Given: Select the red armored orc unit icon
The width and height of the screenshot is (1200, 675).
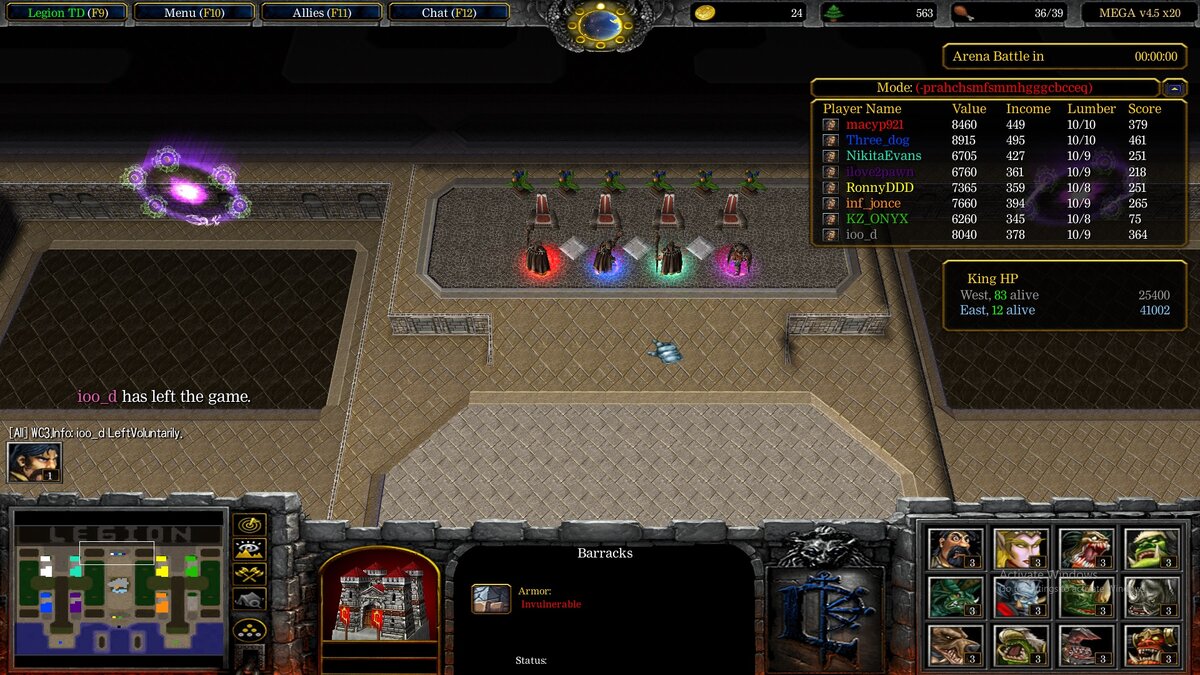Looking at the screenshot, I should point(1151,645).
